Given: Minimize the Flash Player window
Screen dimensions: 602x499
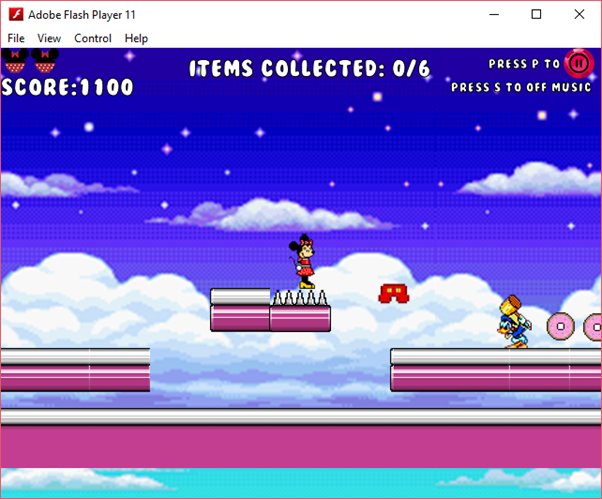Looking at the screenshot, I should click(492, 15).
